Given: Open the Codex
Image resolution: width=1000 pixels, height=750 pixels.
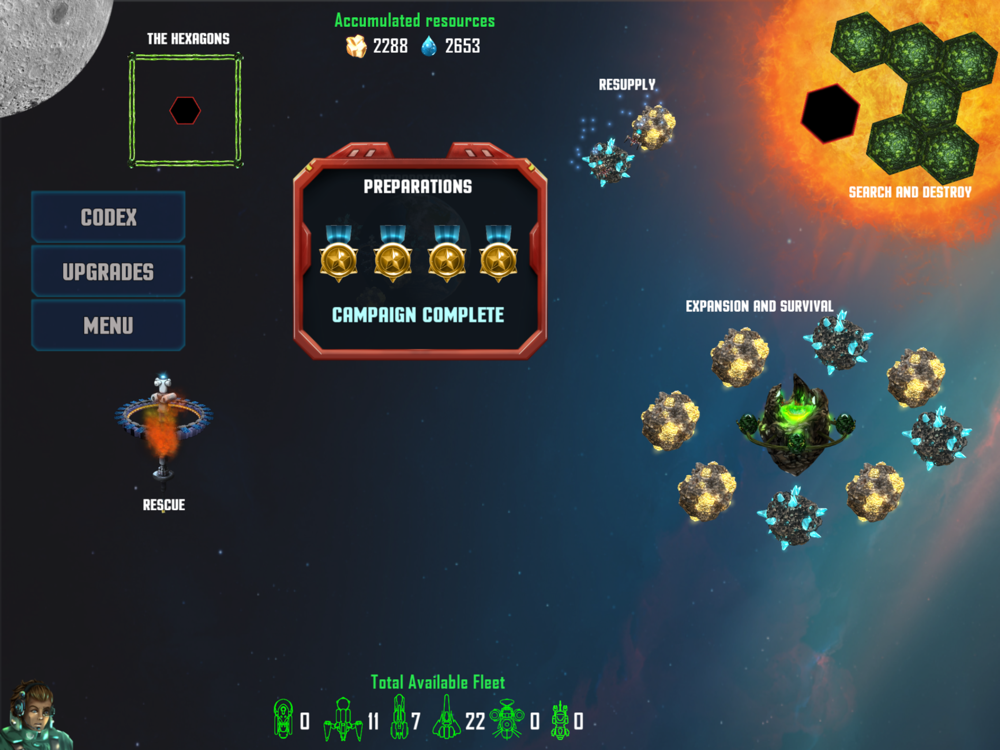Looking at the screenshot, I should coord(108,217).
